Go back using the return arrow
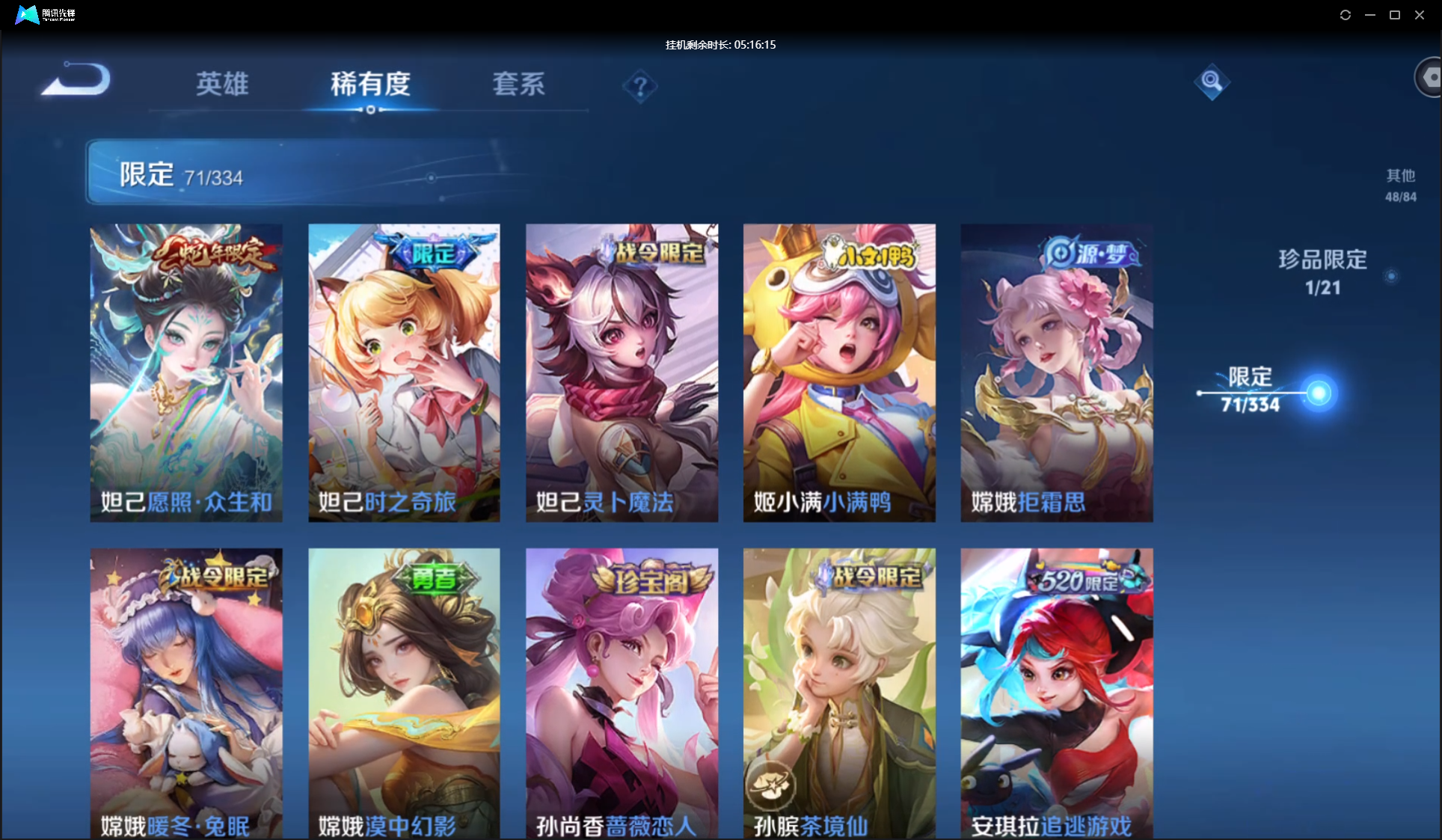 [76, 79]
